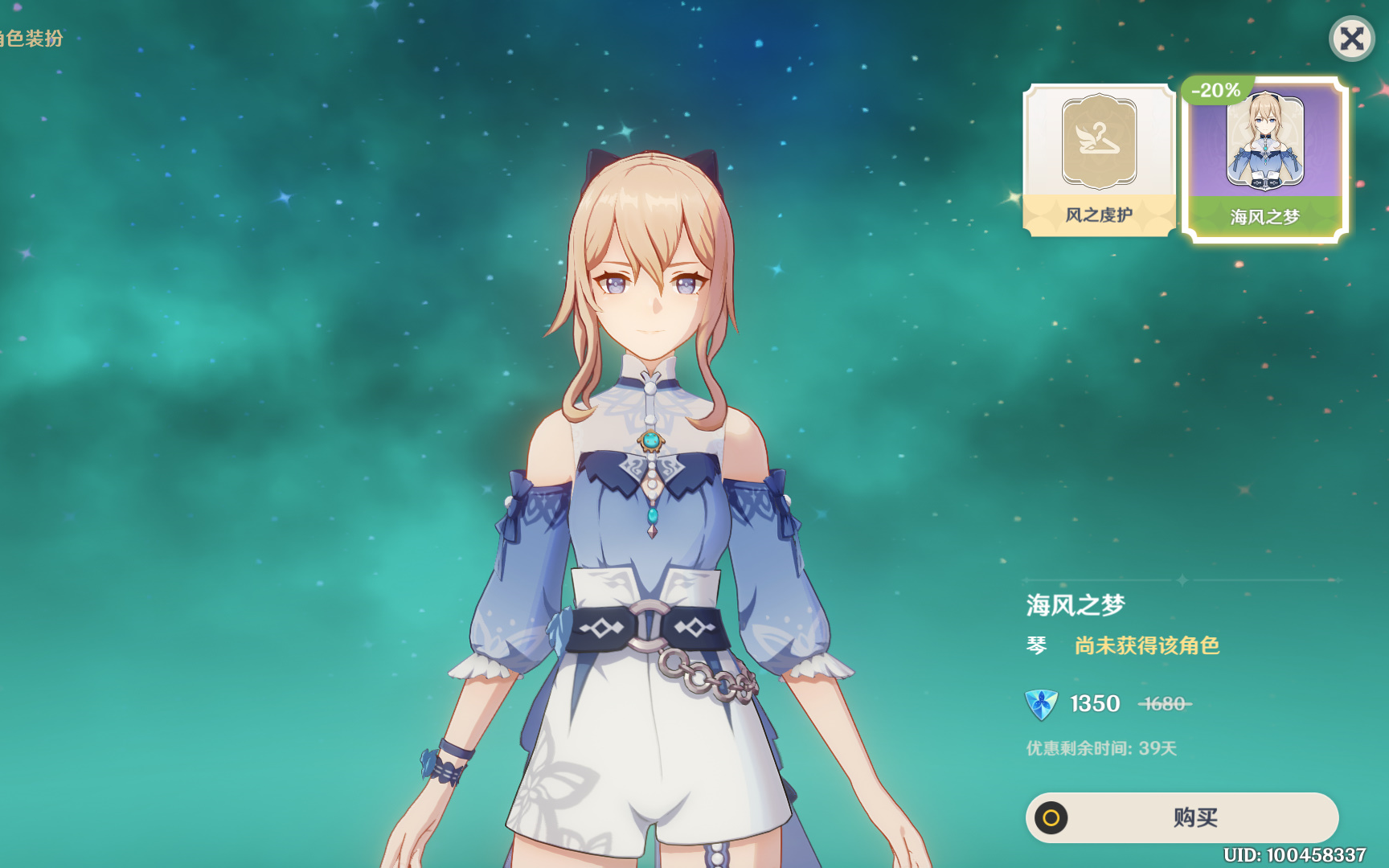Select the 风之虔护 default outfit card
Viewport: 1389px width, 868px height.
coord(1099,161)
